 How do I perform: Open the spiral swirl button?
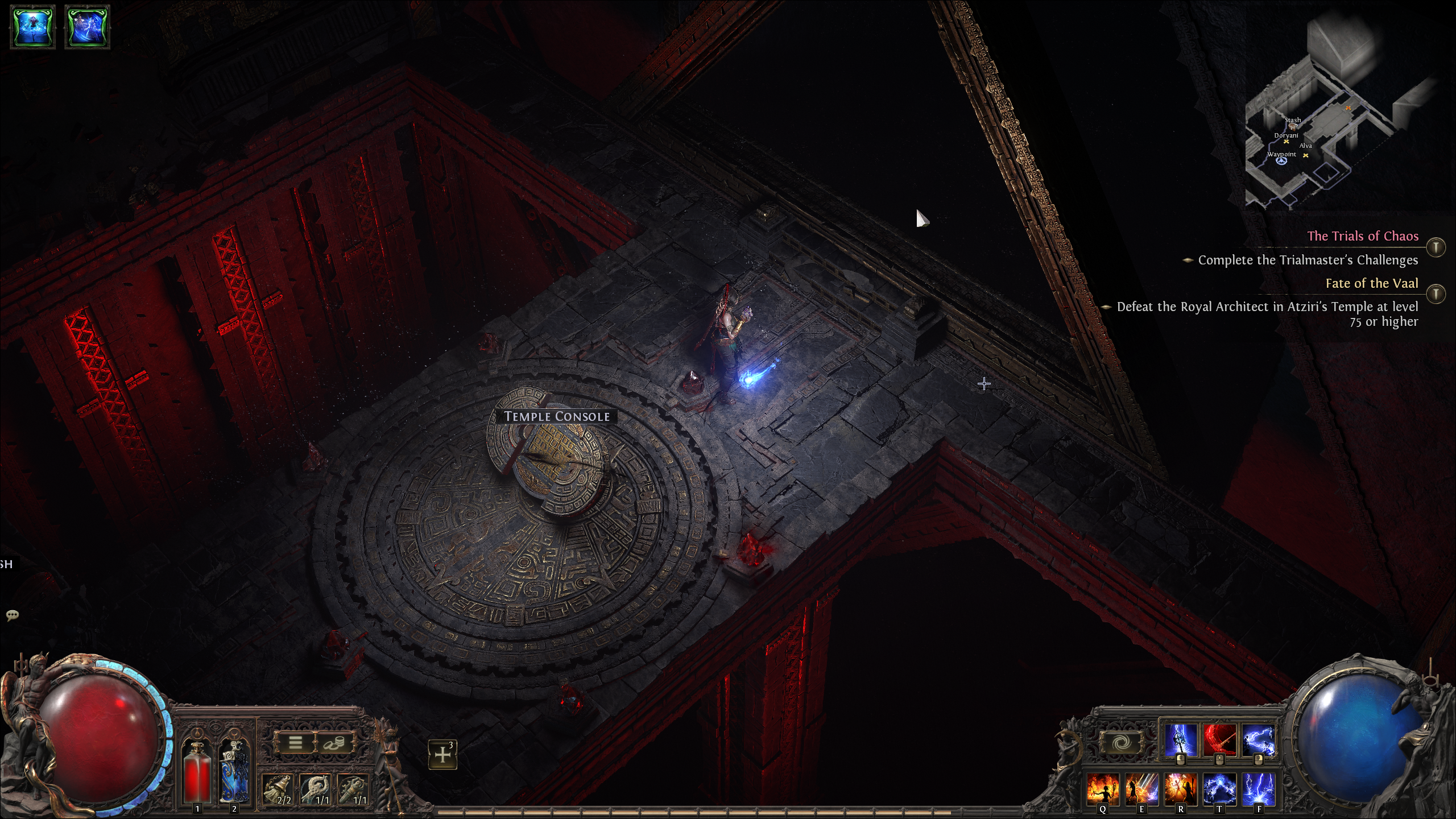[1122, 743]
